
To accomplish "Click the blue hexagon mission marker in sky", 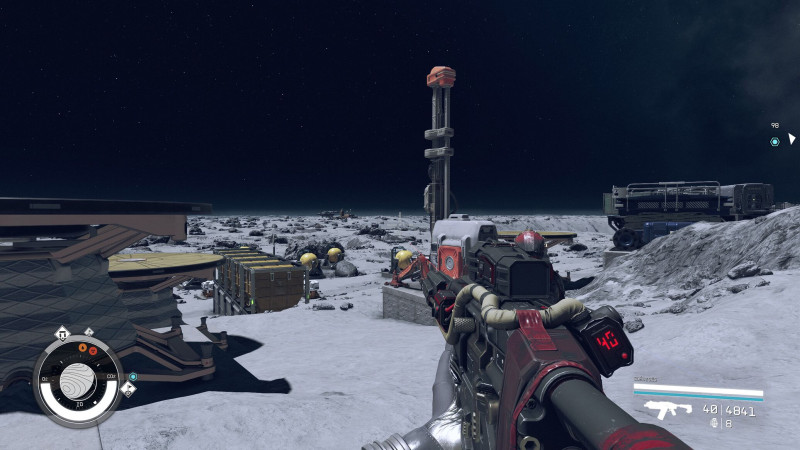I will coord(774,142).
